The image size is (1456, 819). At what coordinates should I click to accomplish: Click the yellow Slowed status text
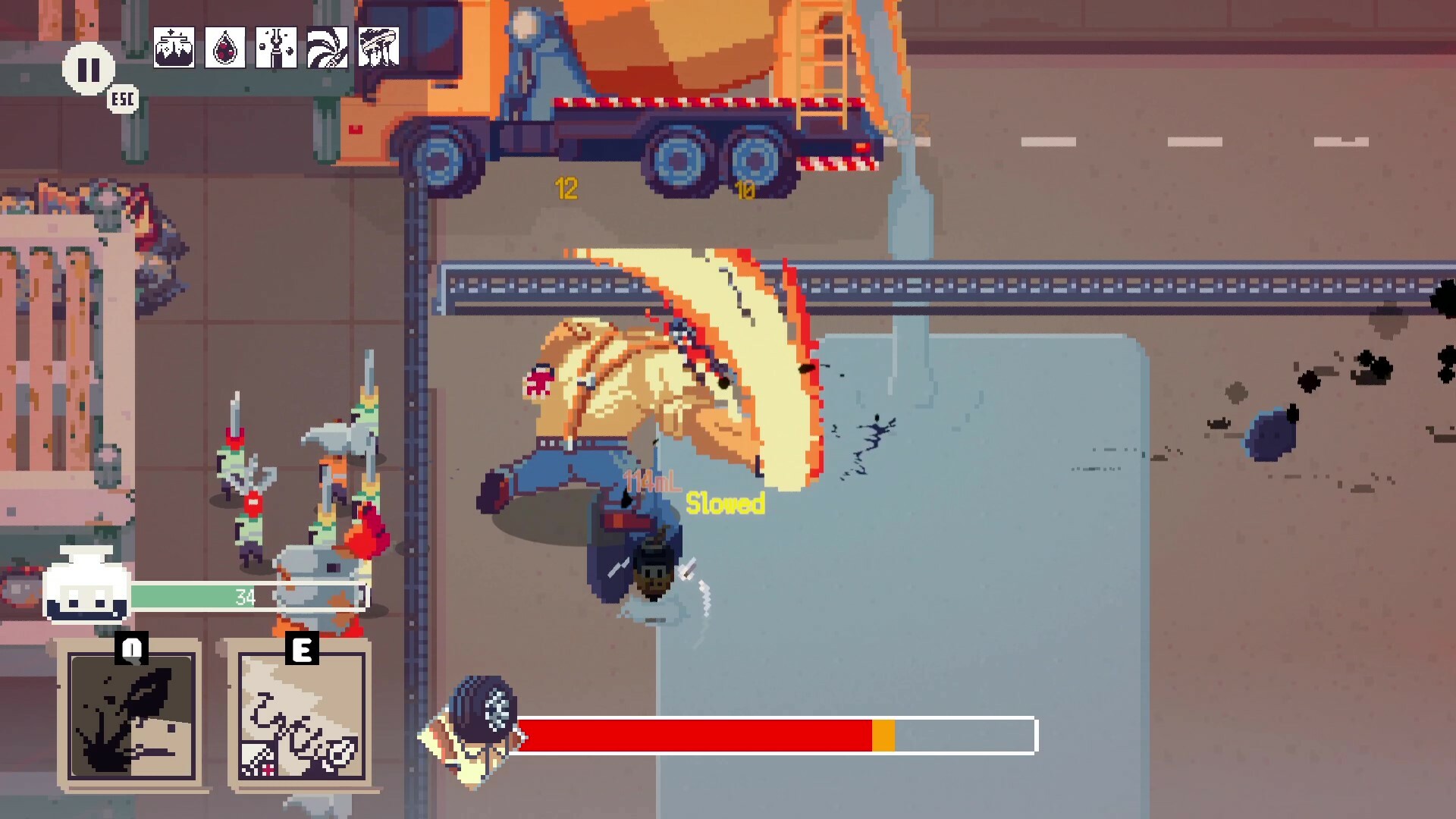[x=726, y=501]
